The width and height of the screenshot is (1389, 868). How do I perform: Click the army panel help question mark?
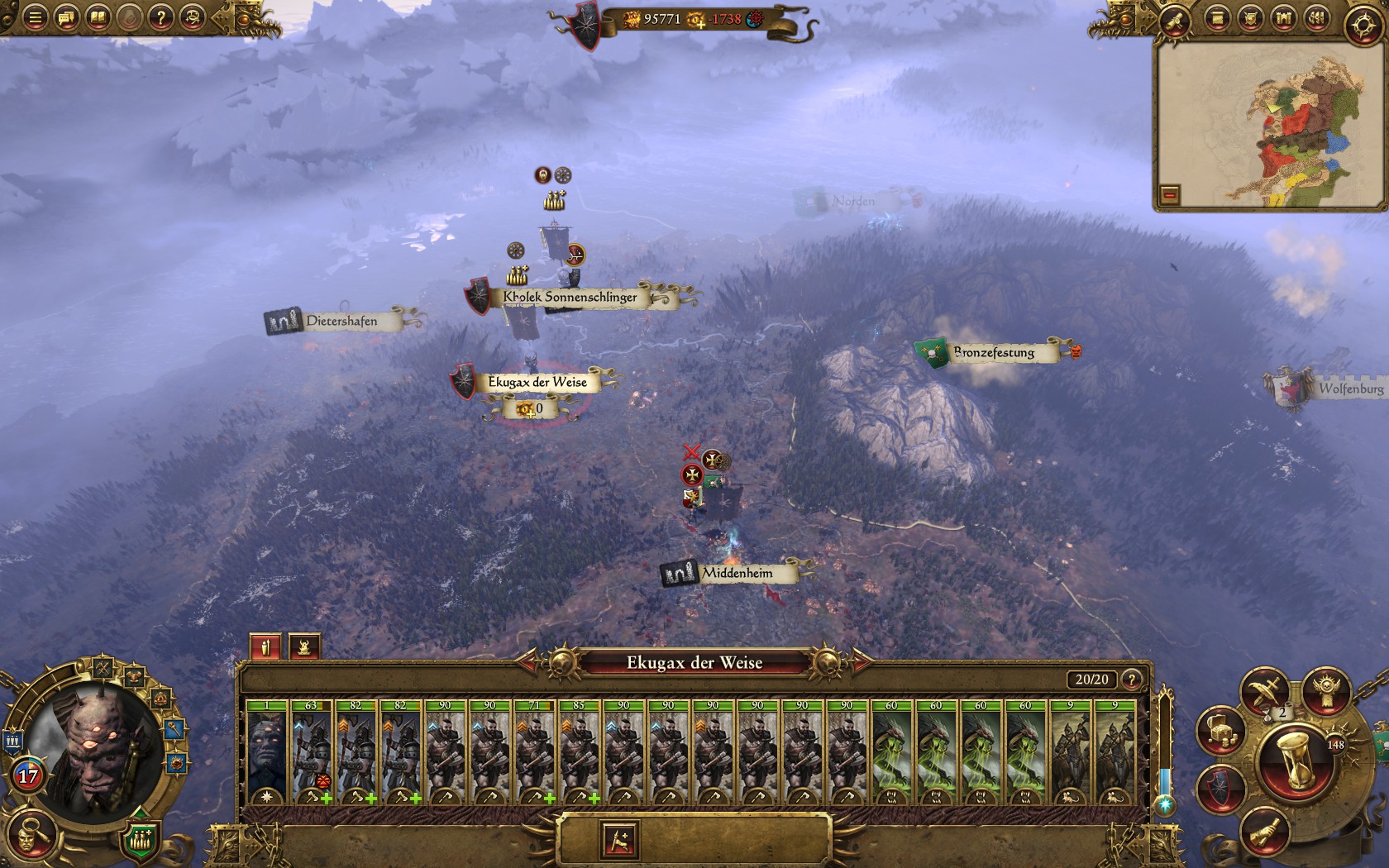pyautogui.click(x=1131, y=680)
